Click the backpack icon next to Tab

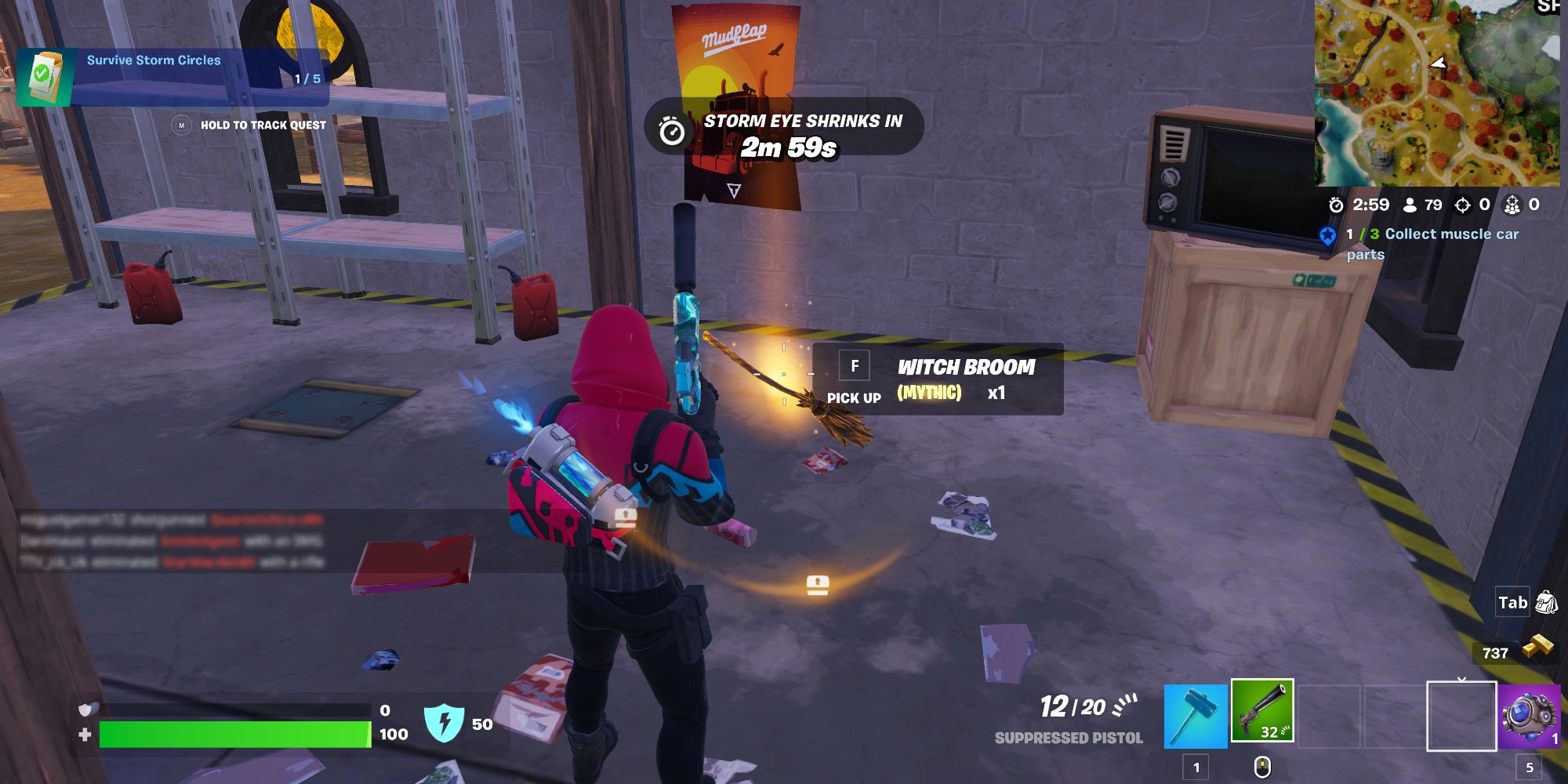[1546, 603]
